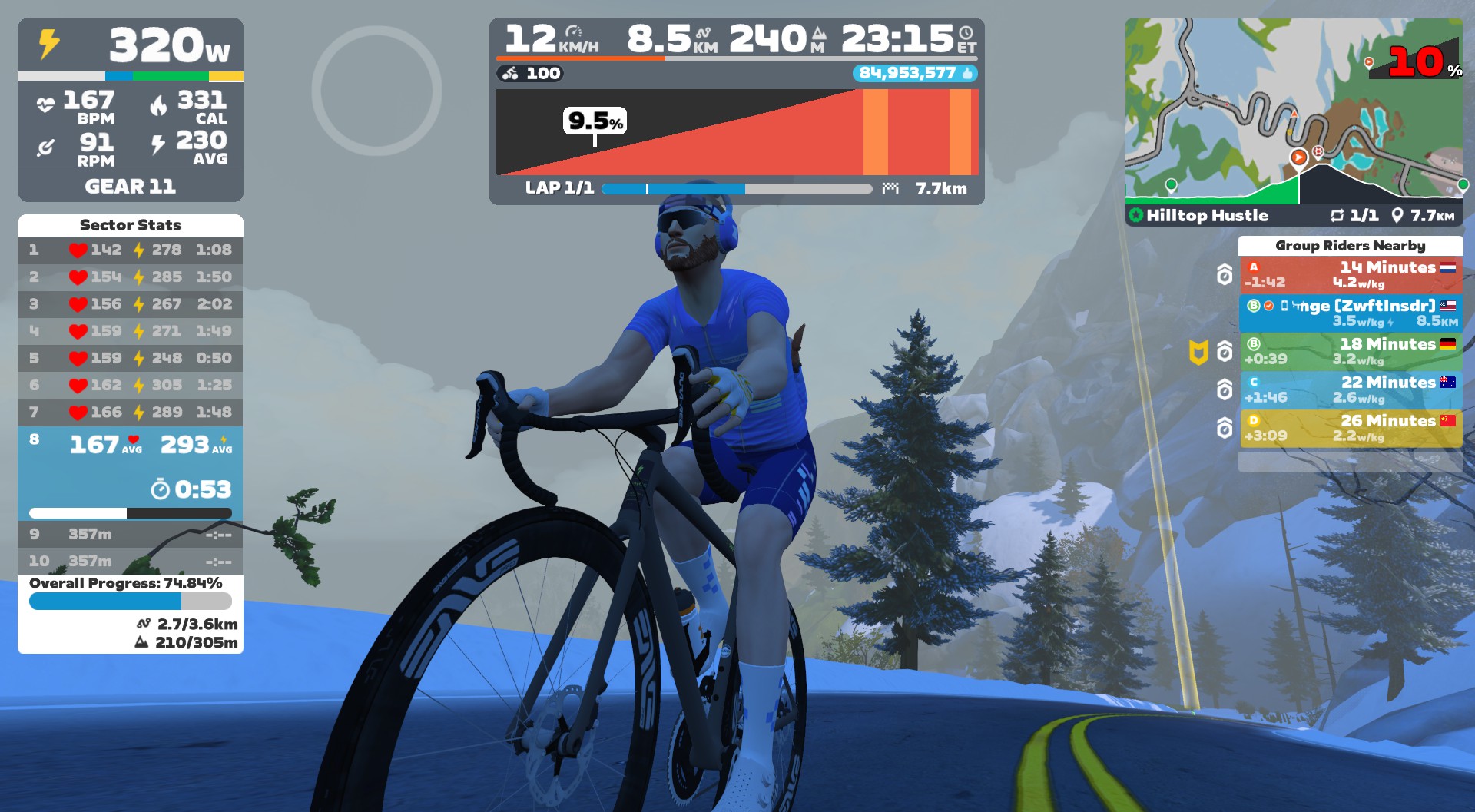Select the 14 Minutes group rider row
The image size is (1475, 812).
click(x=1350, y=274)
